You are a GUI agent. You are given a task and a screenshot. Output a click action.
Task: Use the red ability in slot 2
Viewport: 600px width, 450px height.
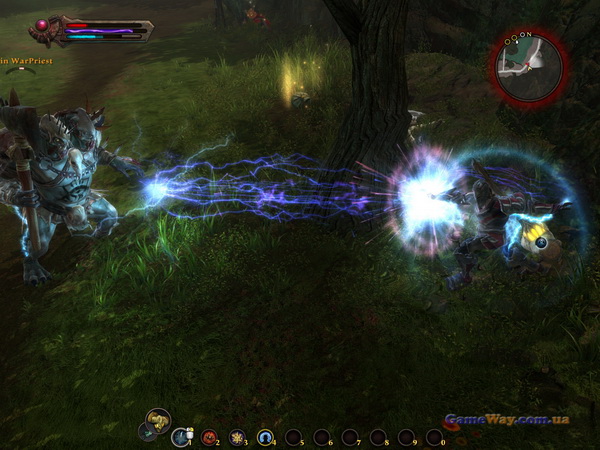(x=209, y=437)
